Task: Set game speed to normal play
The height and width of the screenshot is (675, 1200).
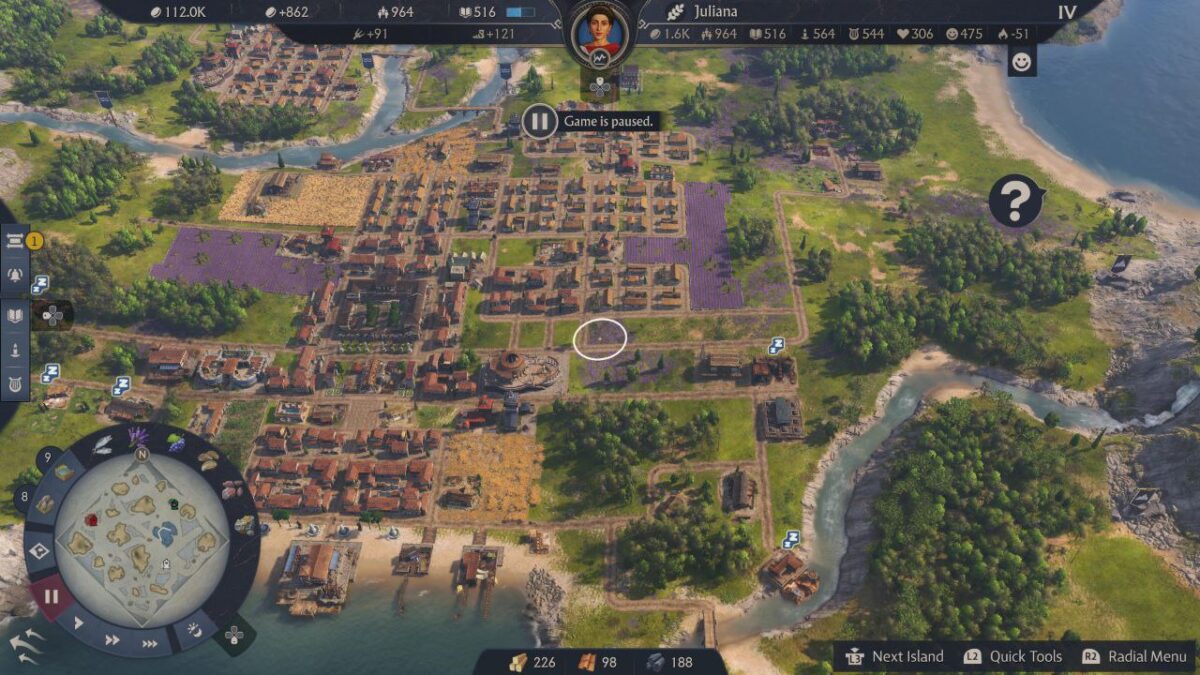Action: (x=79, y=623)
